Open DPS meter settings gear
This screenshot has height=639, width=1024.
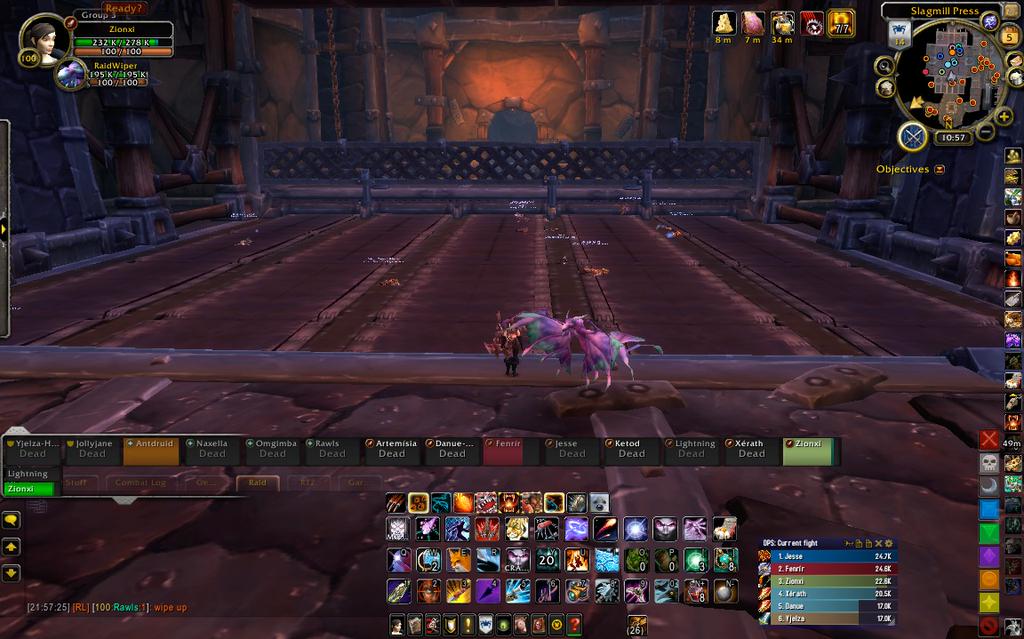pos(889,543)
